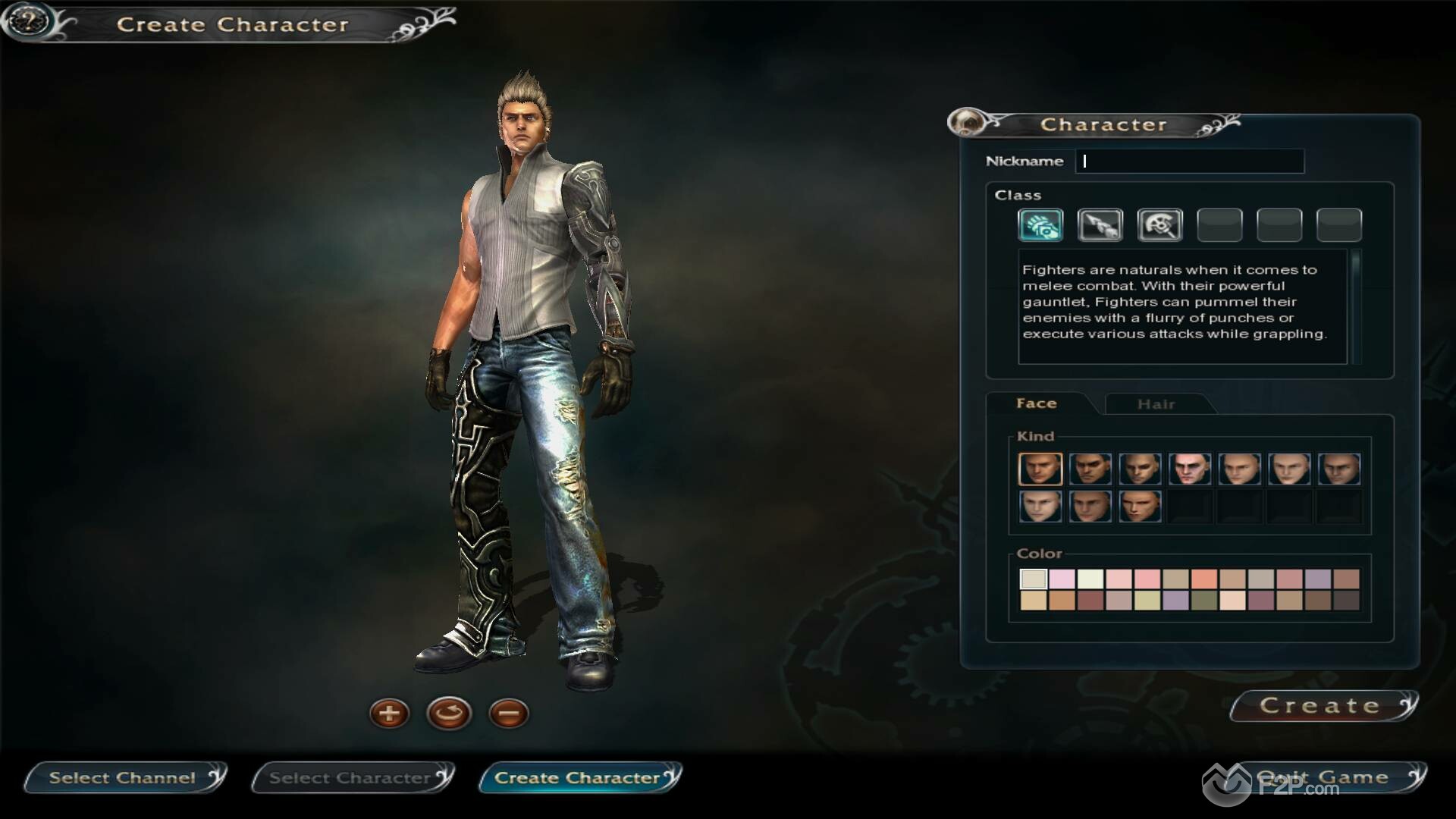Click the Create button
The height and width of the screenshot is (819, 1456).
(1321, 706)
